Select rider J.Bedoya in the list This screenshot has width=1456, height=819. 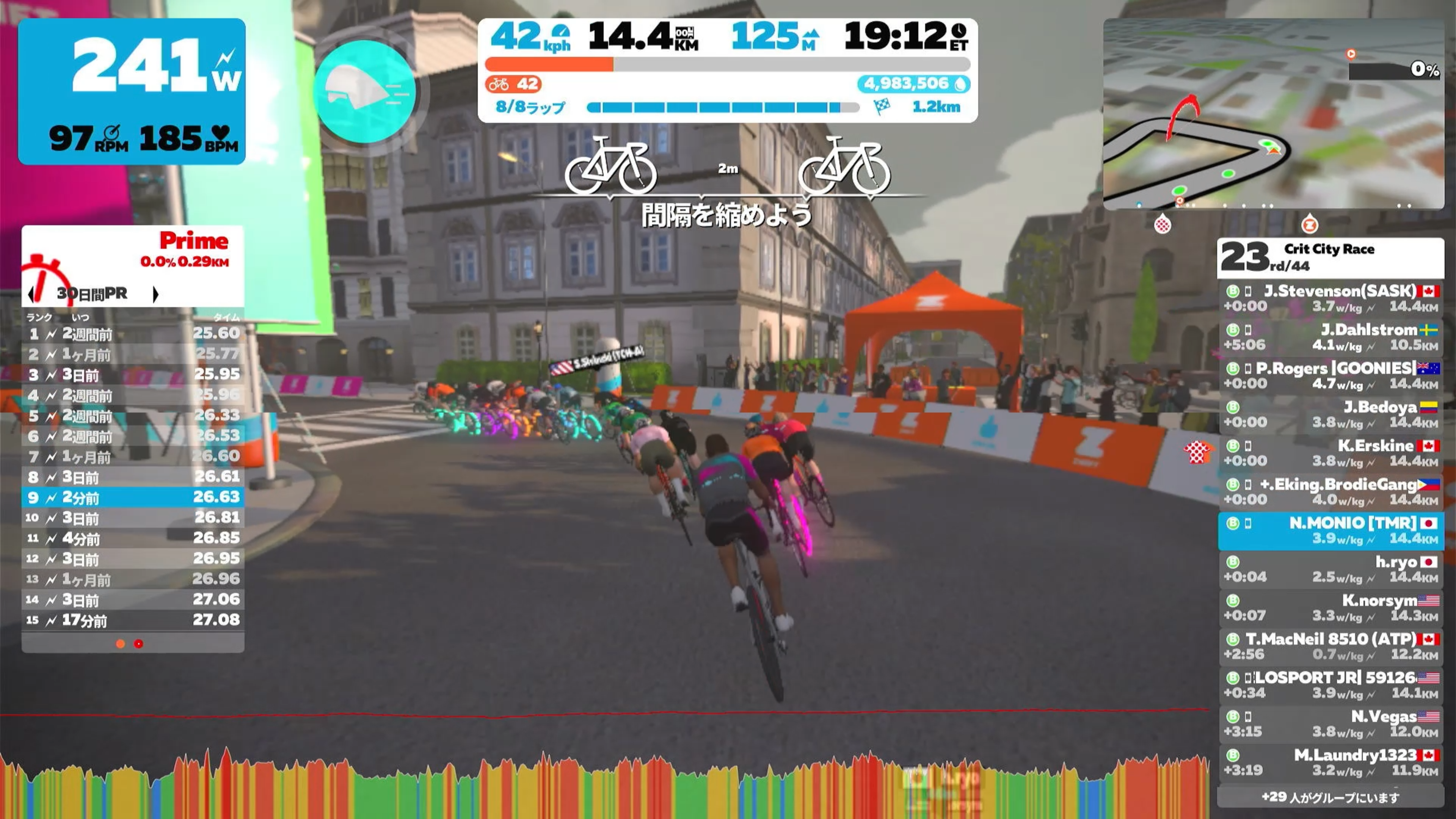[1330, 415]
